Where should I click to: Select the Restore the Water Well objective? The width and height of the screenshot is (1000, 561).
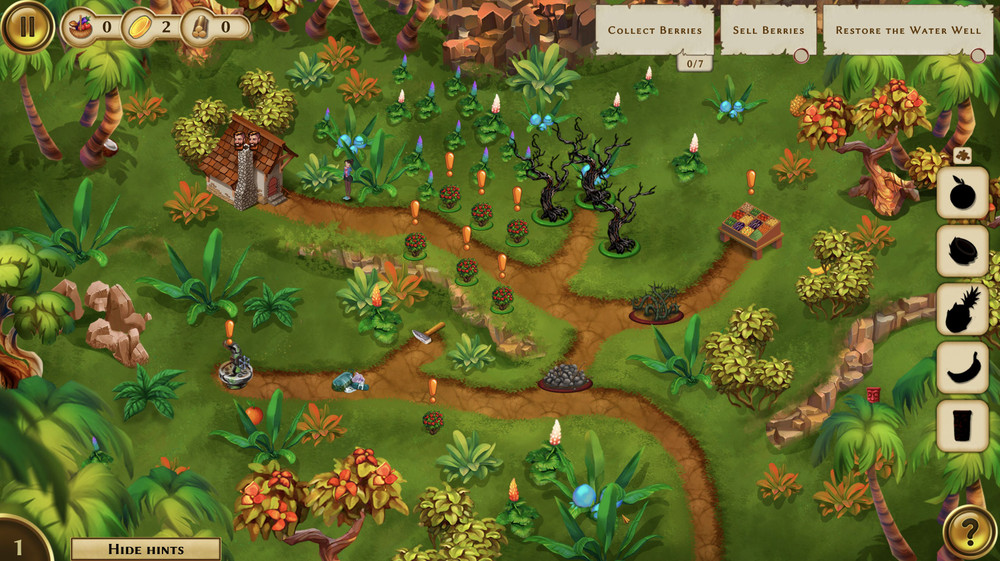(x=908, y=30)
